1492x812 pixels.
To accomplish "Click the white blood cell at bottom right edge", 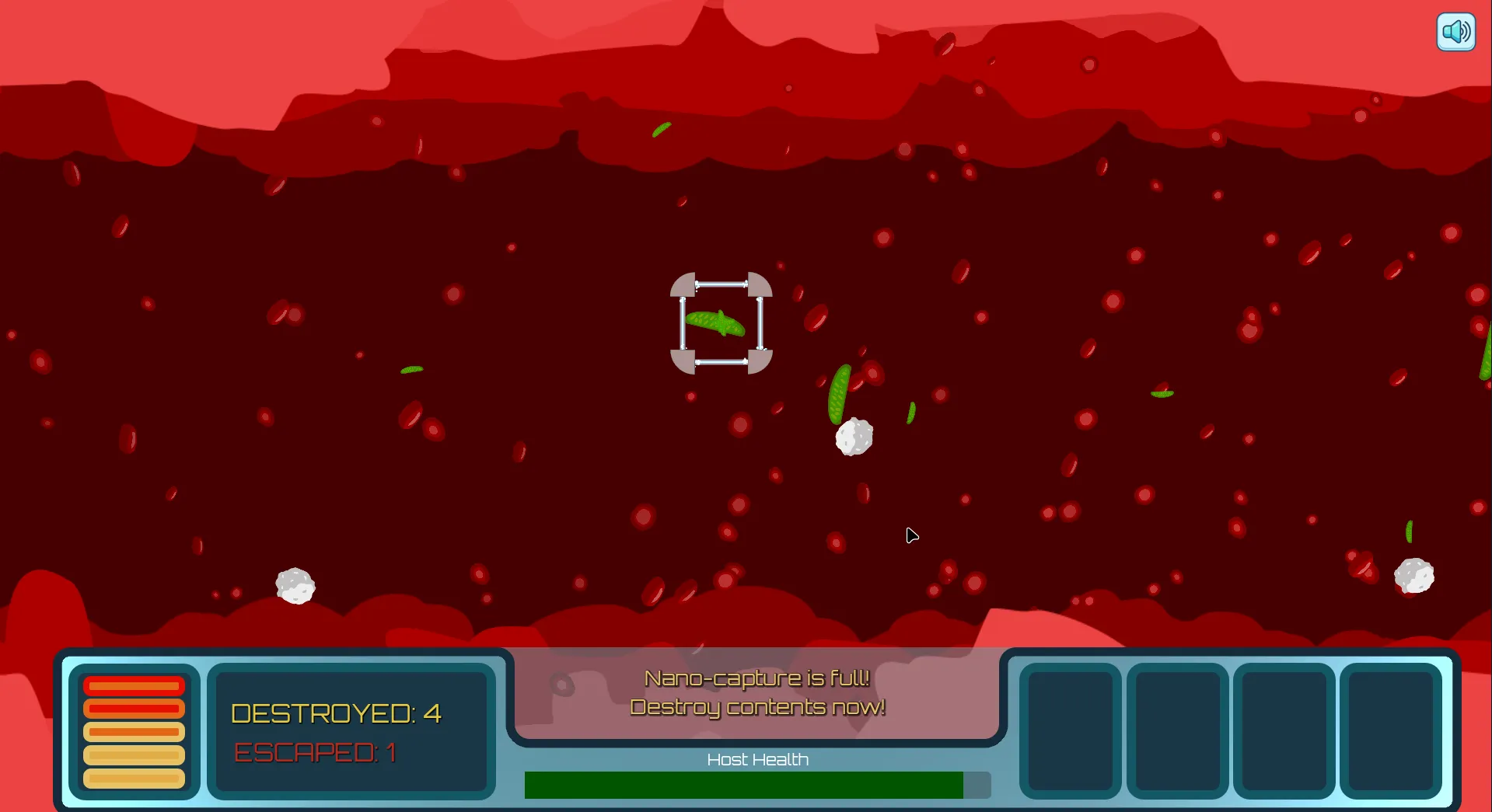I will coord(1415,577).
